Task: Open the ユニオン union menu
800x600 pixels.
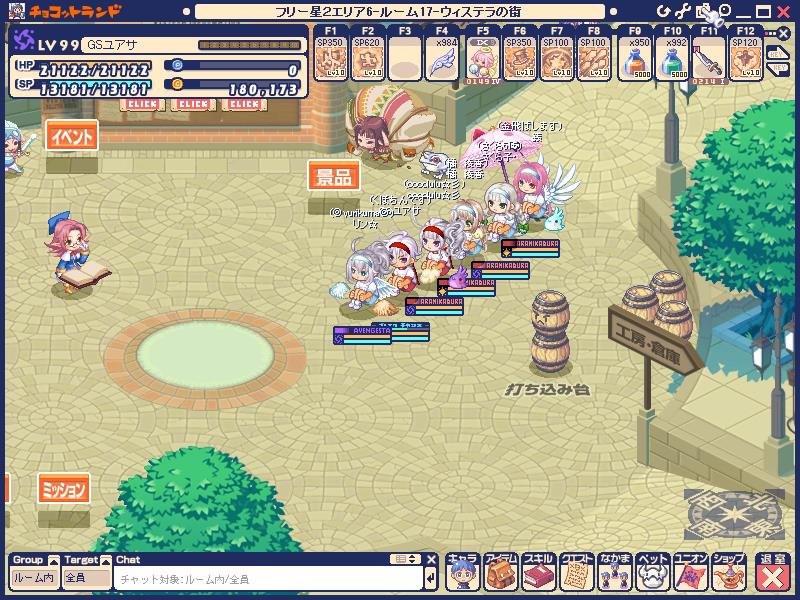Action: point(691,572)
